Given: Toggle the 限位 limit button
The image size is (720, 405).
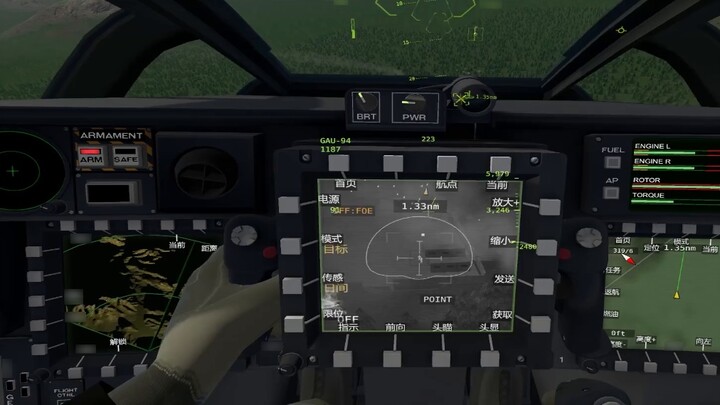Looking at the screenshot, I should pyautogui.click(x=294, y=324).
